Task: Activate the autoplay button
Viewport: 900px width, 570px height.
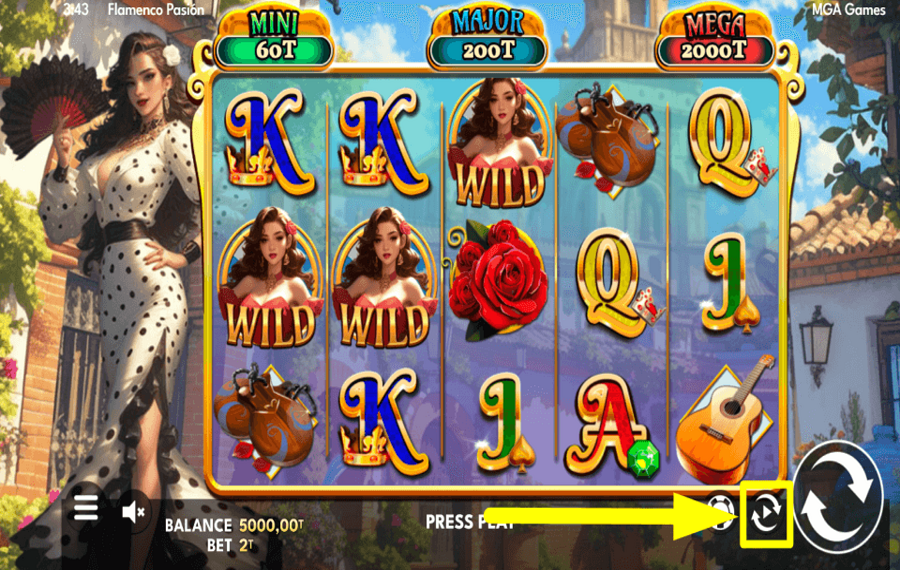Action: (767, 513)
